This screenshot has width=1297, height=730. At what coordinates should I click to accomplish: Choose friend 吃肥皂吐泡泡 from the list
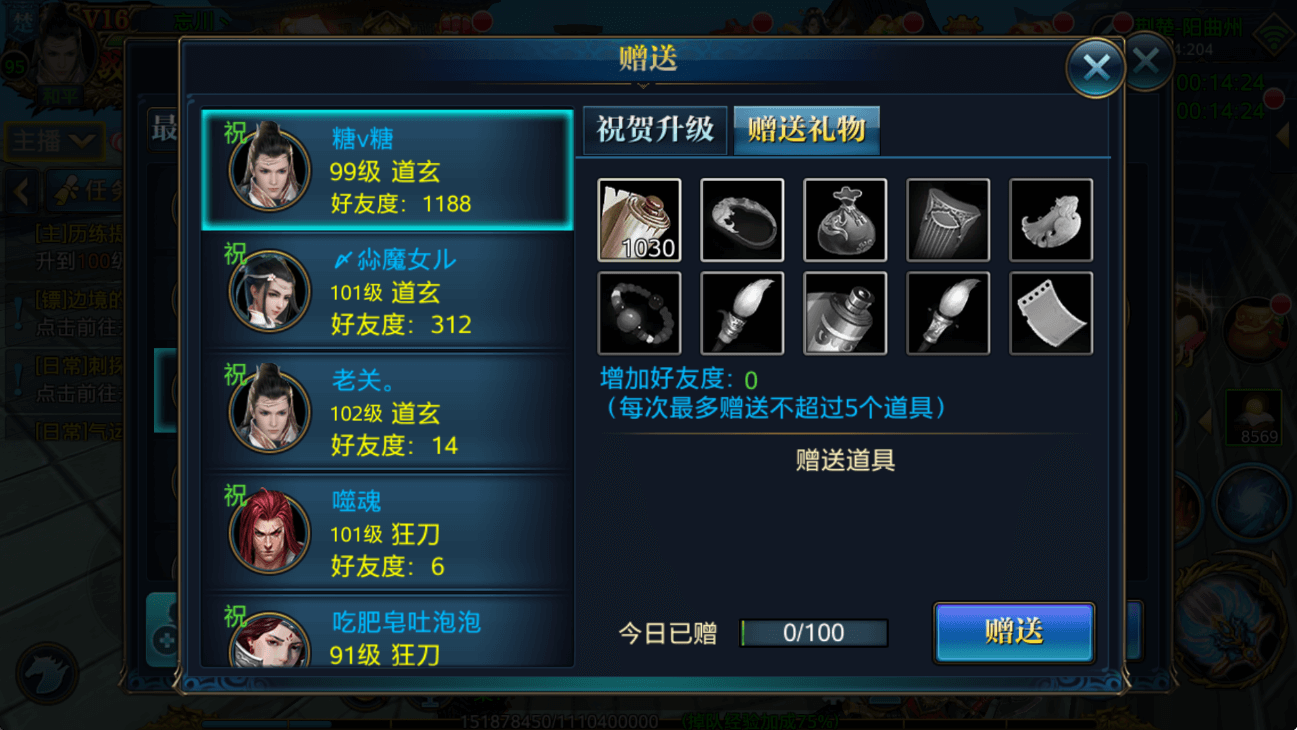tap(387, 636)
